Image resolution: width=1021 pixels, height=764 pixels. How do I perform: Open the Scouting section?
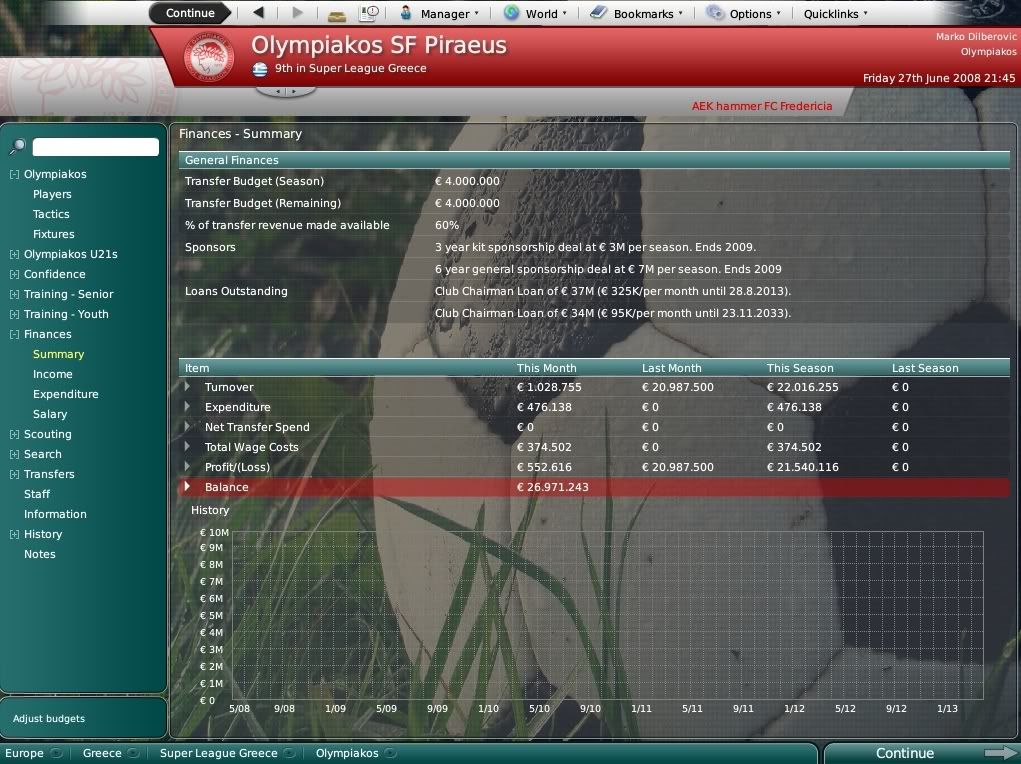tap(47, 434)
